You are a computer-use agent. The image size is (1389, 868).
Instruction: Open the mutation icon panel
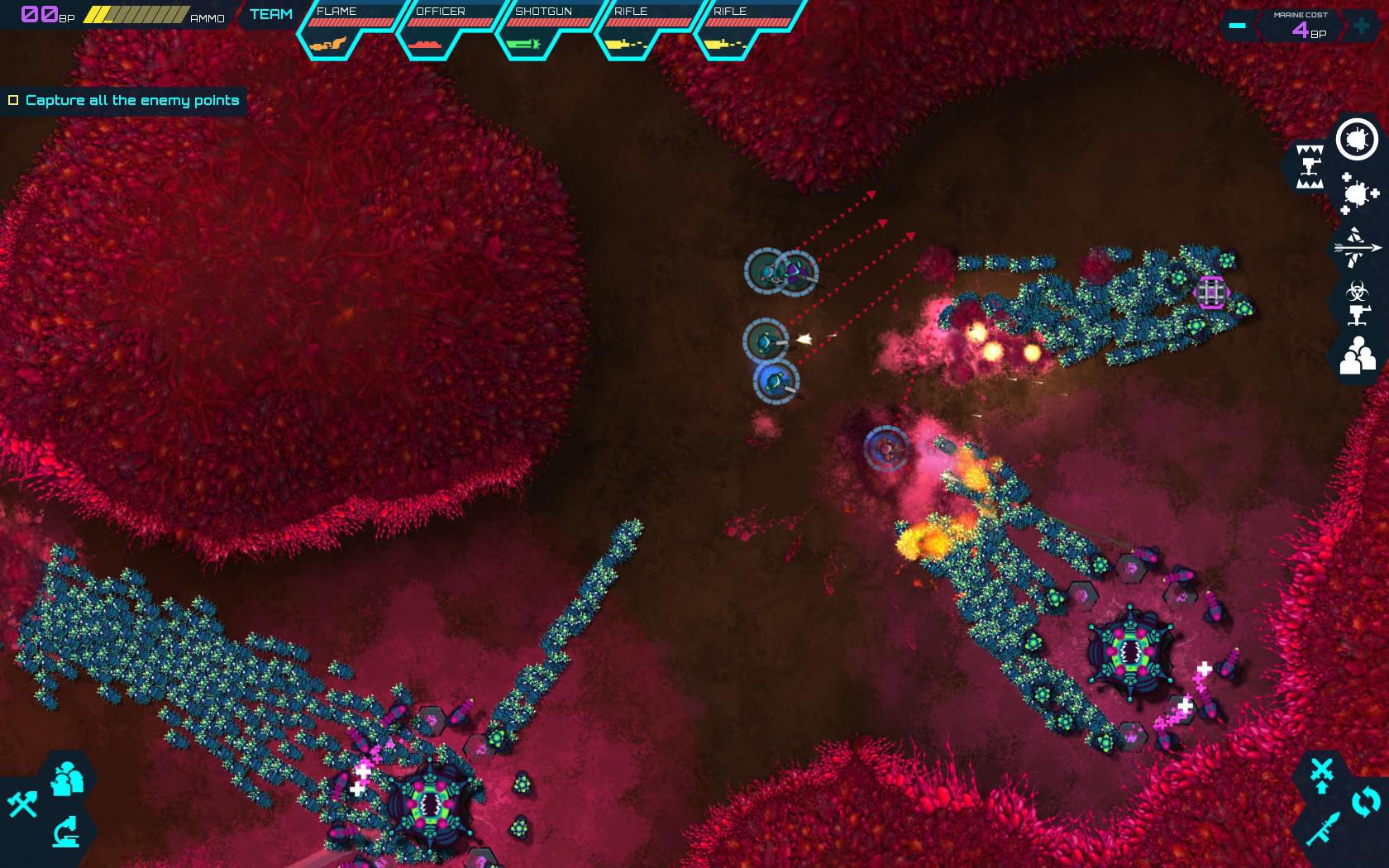click(1358, 193)
